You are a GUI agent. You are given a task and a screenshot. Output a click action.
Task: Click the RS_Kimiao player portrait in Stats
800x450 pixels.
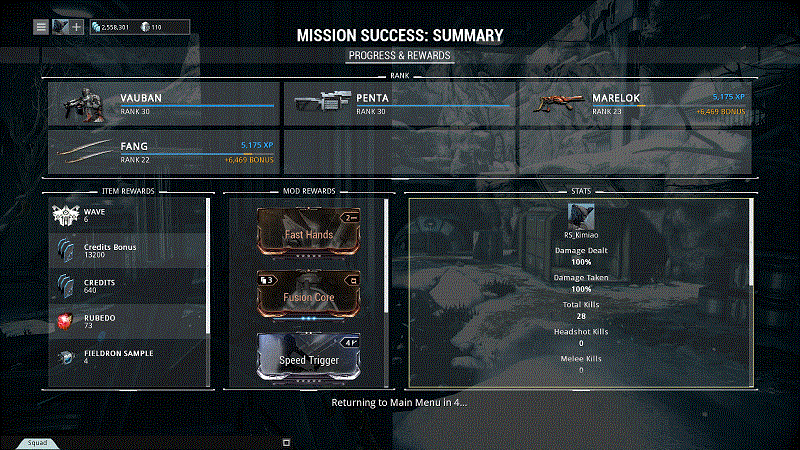(580, 215)
